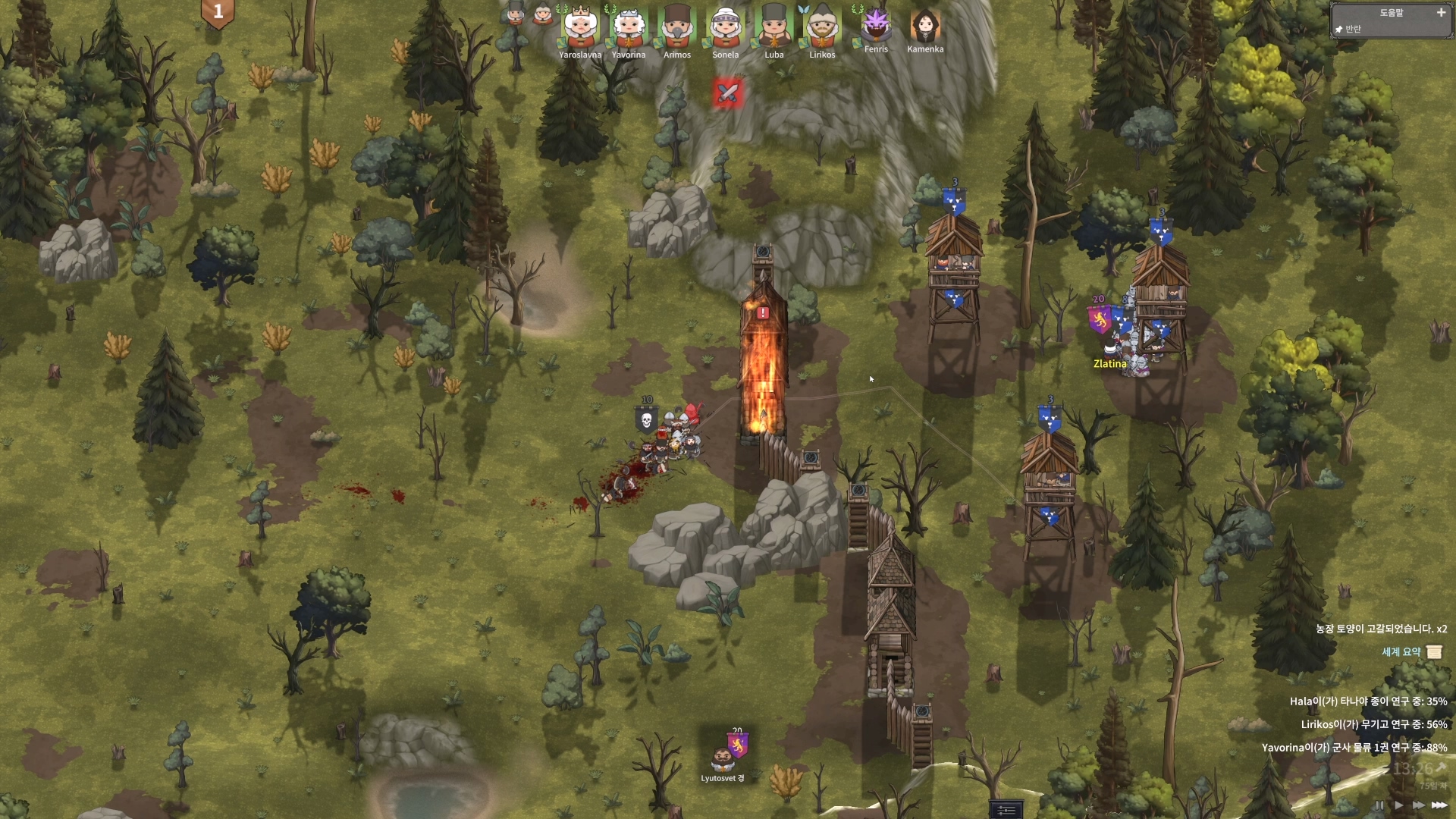The width and height of the screenshot is (1456, 819).
Task: Select the Zlatina squad banner
Action: point(1099,319)
